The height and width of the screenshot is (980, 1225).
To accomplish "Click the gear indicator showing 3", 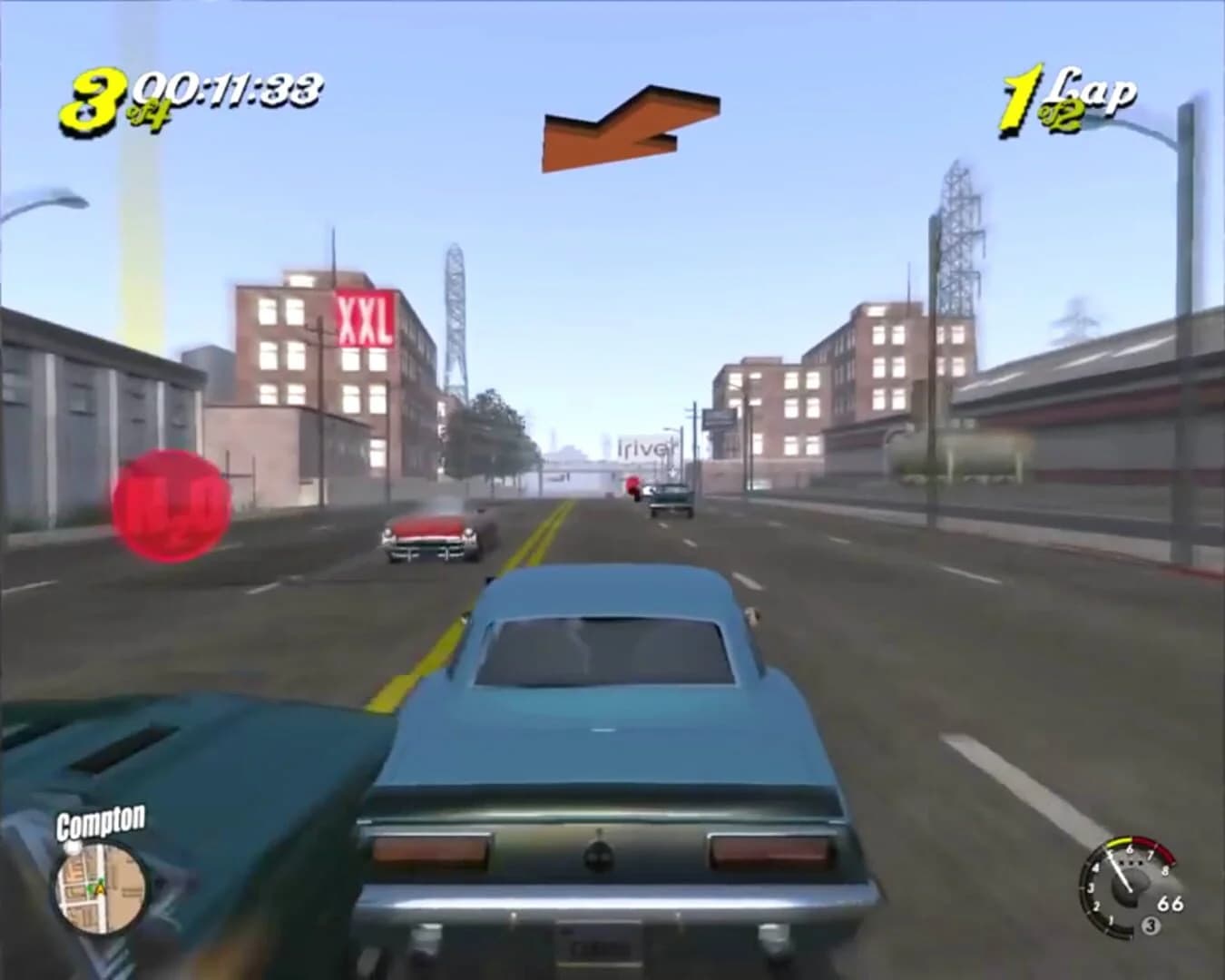I will 1149,924.
